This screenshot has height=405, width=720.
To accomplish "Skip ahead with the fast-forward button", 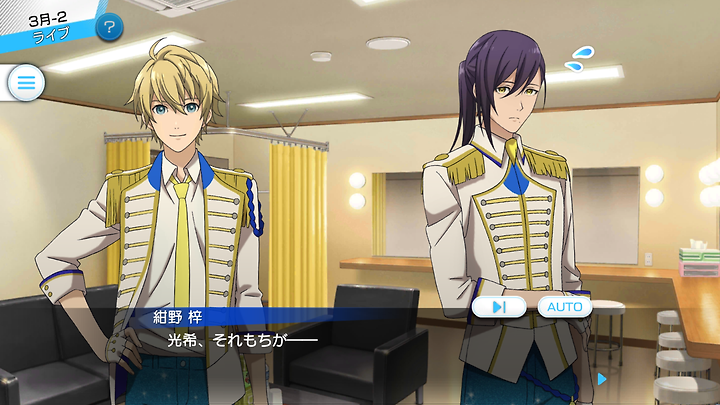I will coord(500,307).
